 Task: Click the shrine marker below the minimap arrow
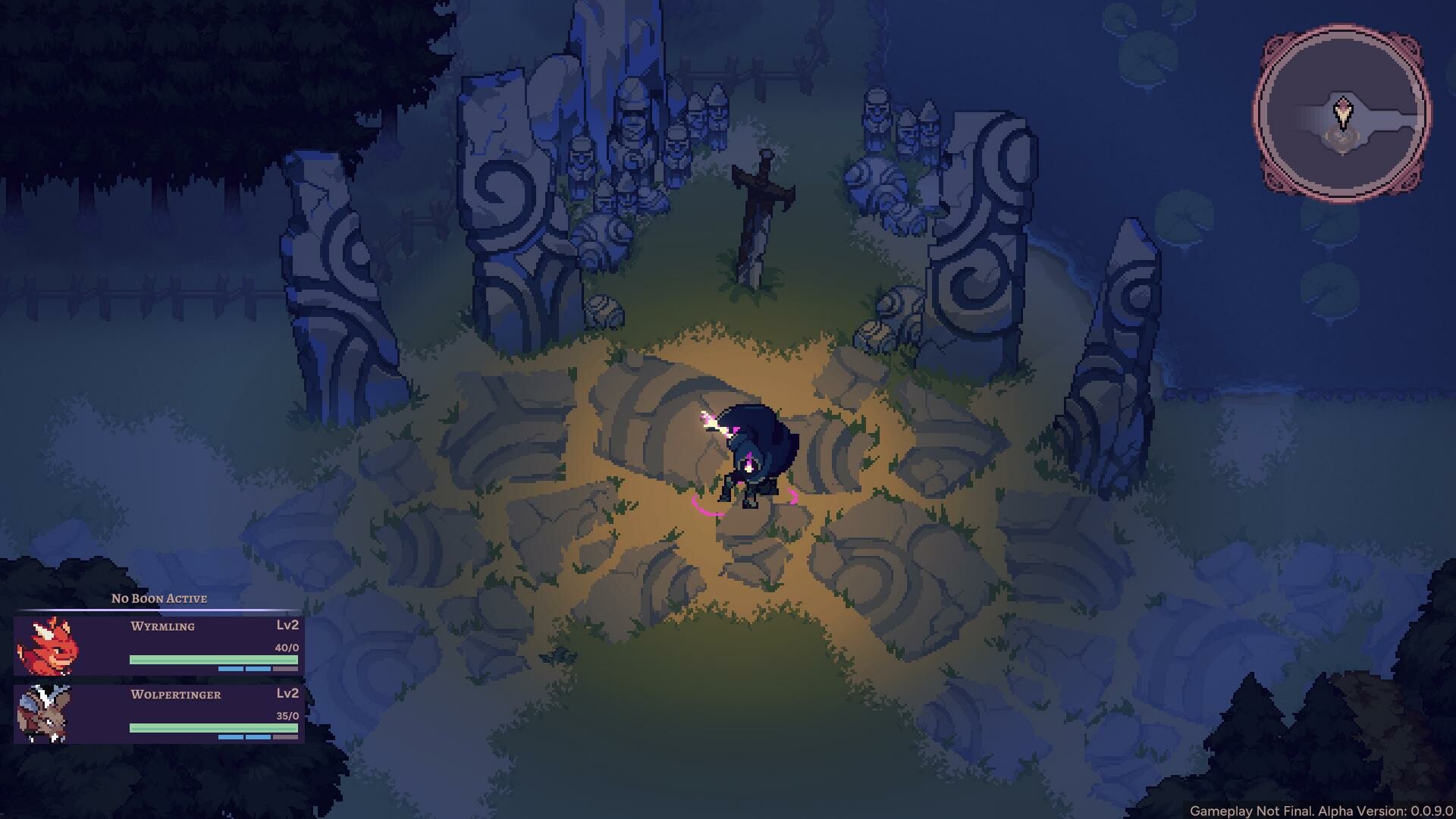(x=1342, y=140)
